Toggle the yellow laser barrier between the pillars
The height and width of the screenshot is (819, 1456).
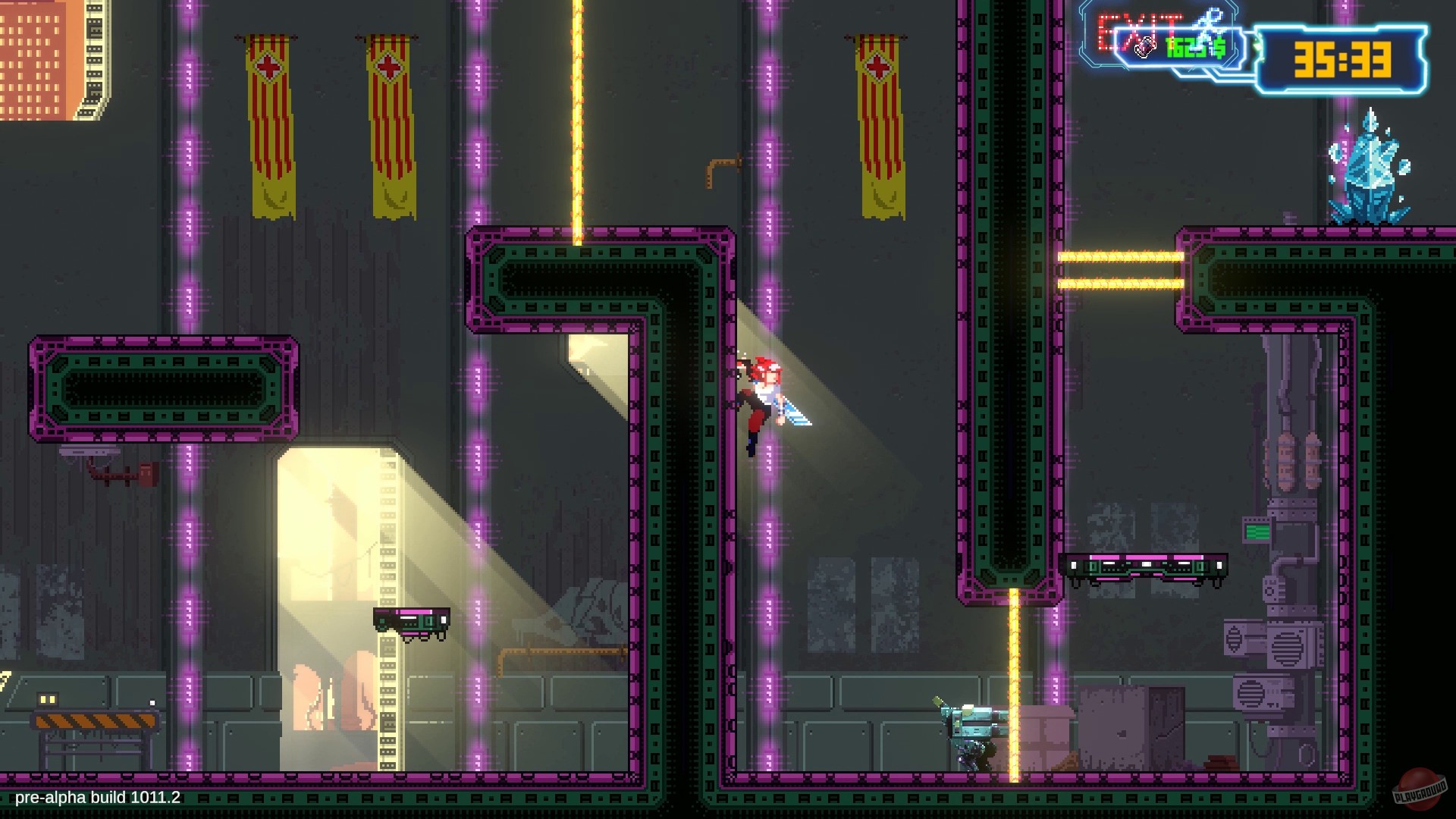[x=578, y=114]
